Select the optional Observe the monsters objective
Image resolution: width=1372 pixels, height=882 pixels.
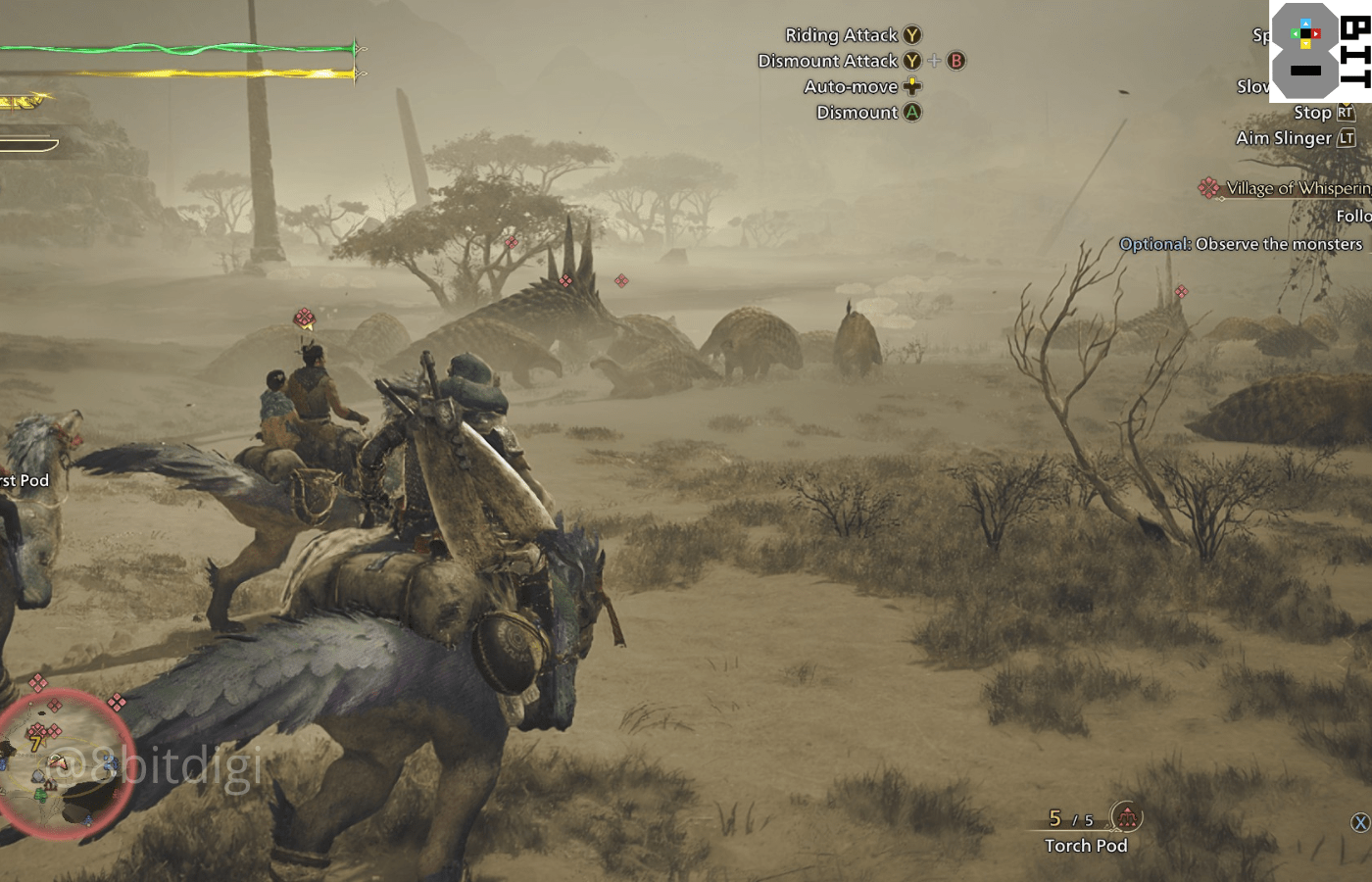coord(1241,244)
